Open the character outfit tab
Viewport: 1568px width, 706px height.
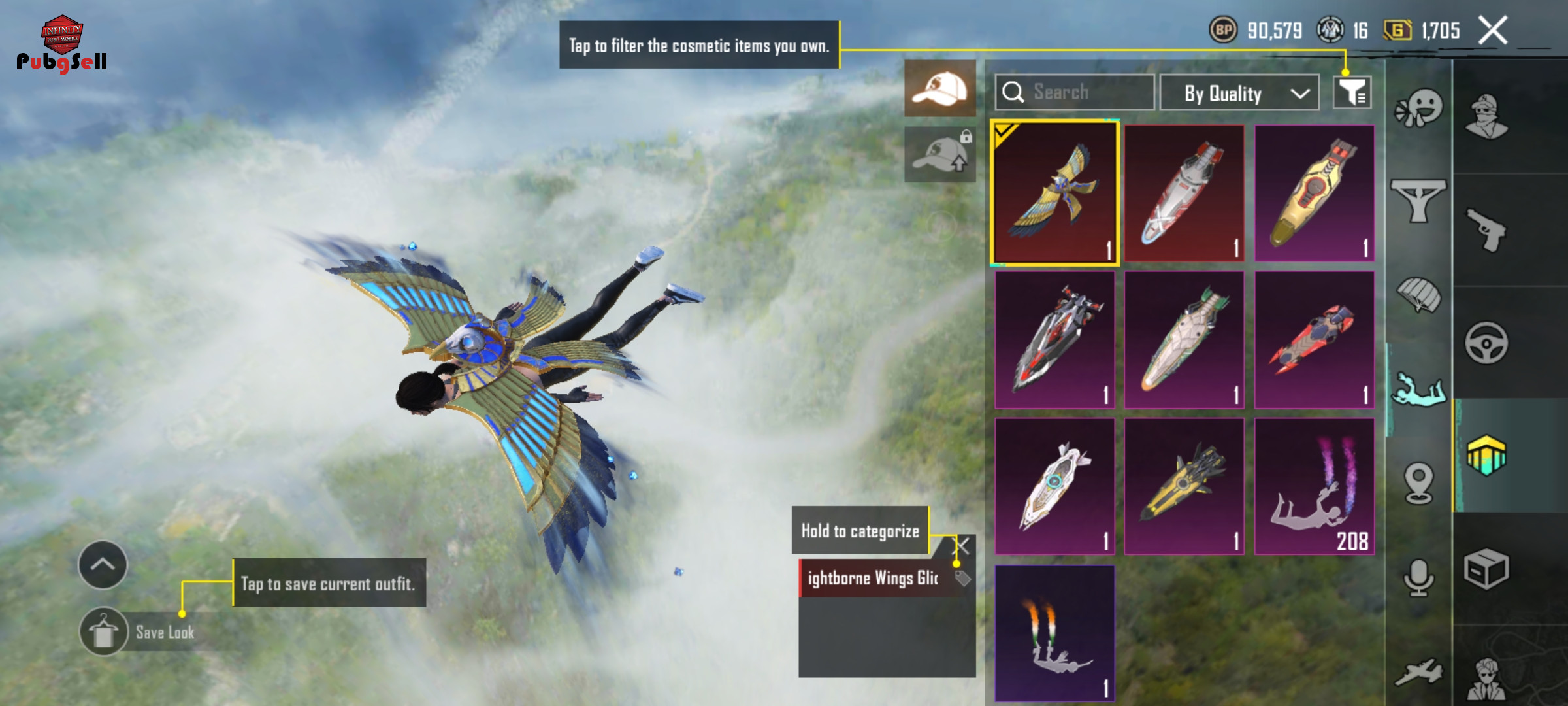point(1486,118)
